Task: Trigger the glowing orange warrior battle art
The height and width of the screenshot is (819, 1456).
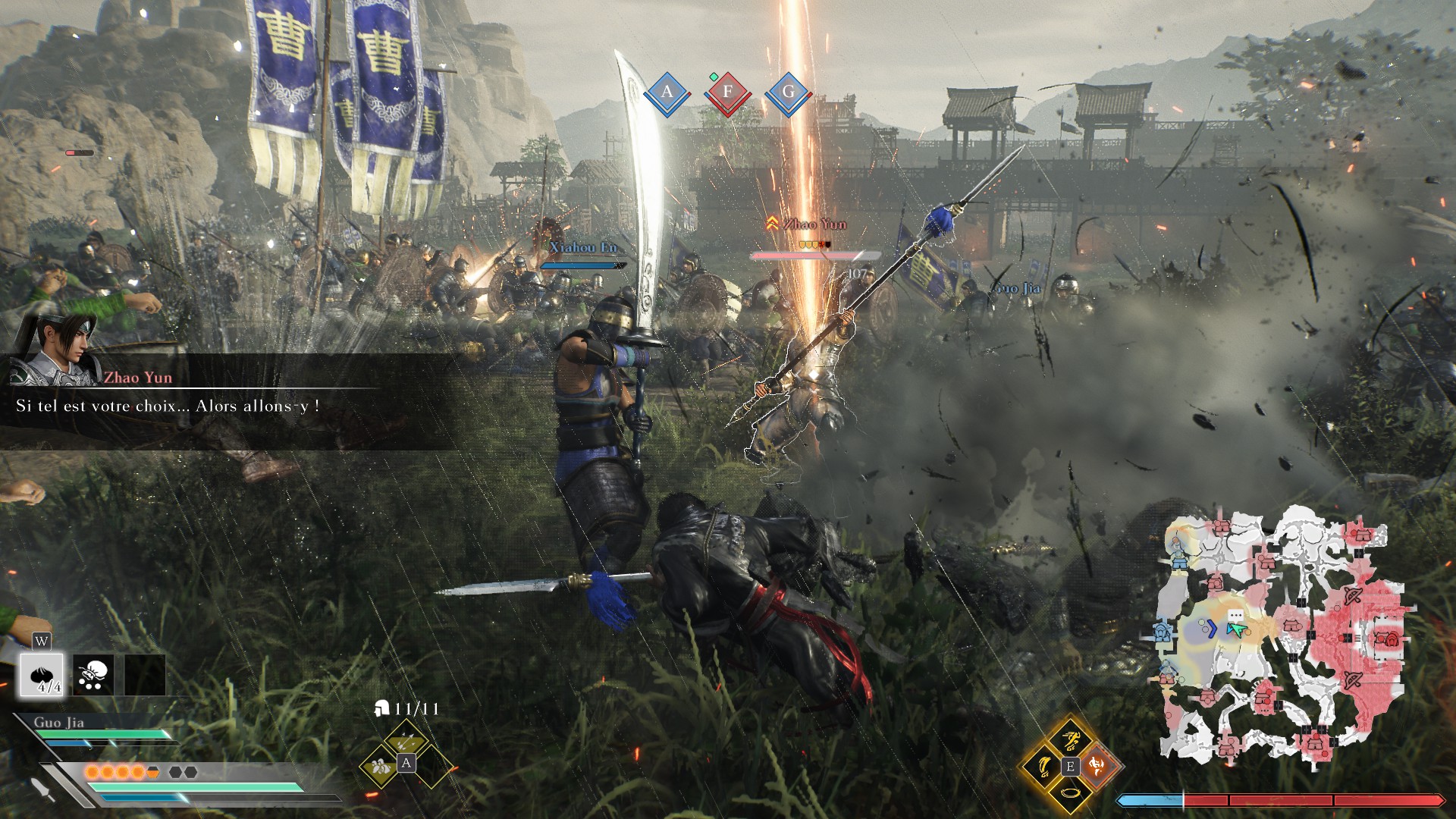Action: (x=1097, y=766)
